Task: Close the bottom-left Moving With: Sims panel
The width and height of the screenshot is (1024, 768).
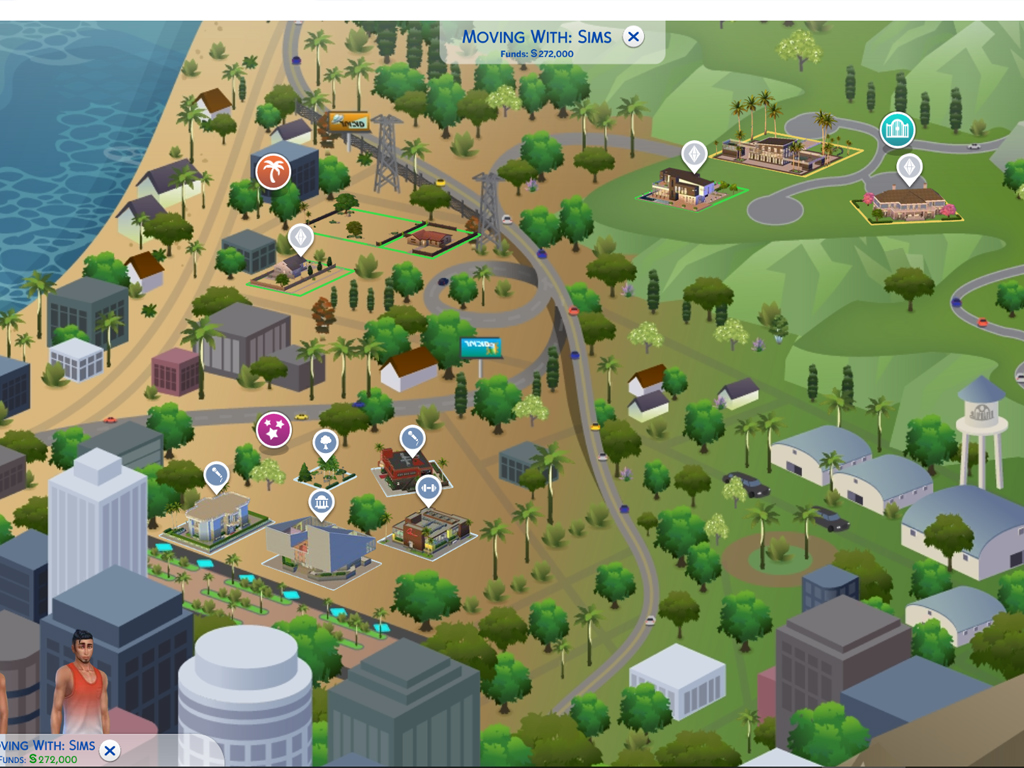Action: click(110, 750)
